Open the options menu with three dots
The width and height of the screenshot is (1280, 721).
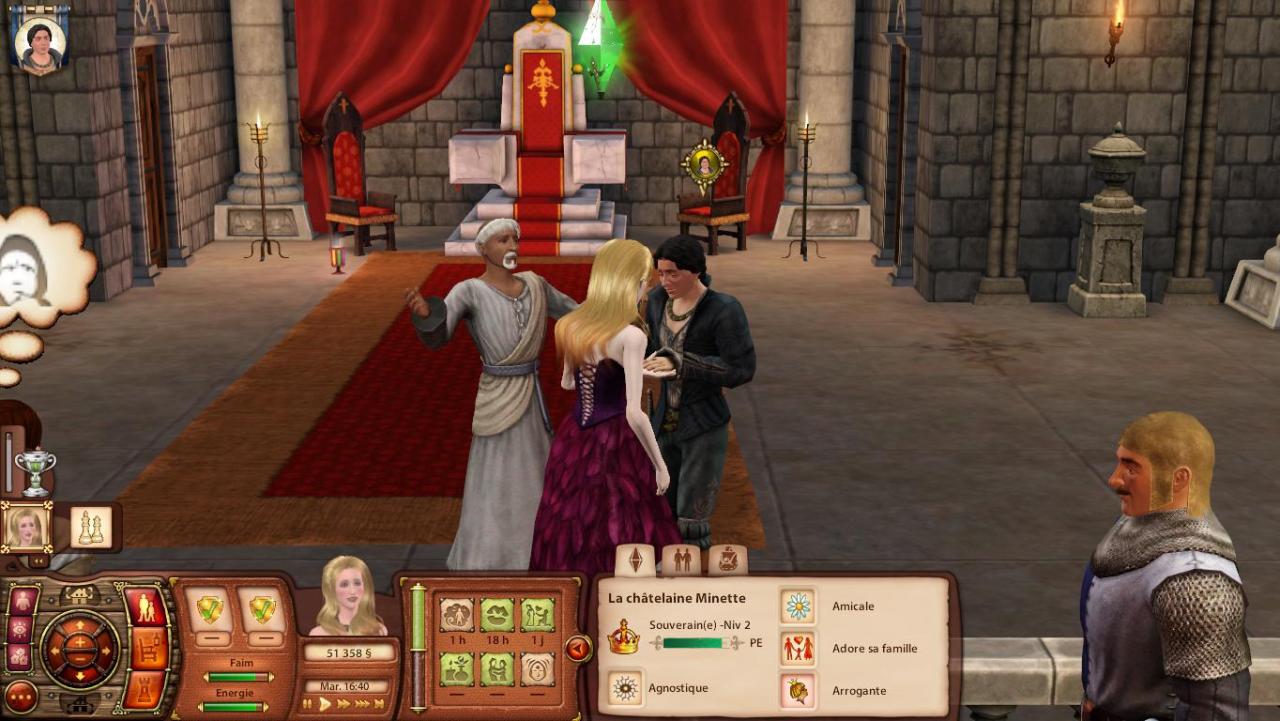pyautogui.click(x=21, y=696)
